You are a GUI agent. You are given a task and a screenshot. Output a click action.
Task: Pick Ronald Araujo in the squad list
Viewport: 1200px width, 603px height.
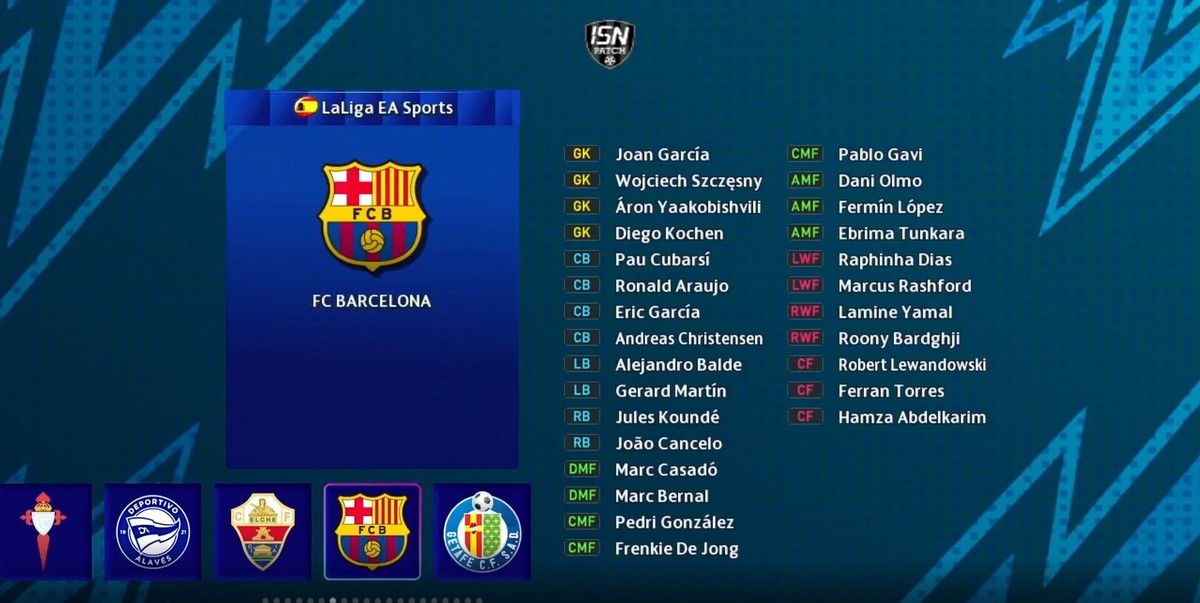point(672,286)
